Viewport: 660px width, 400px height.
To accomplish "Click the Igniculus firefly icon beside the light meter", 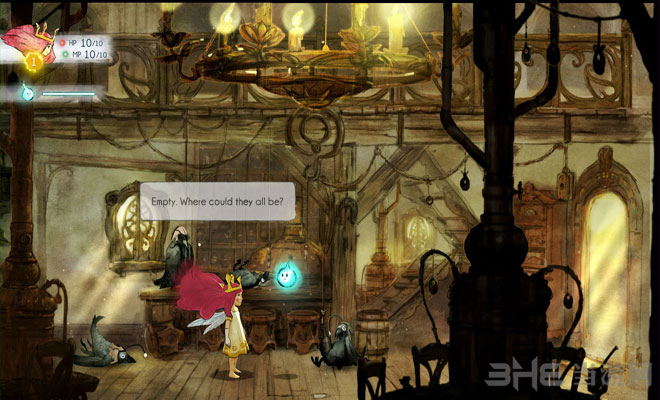I will point(28,93).
